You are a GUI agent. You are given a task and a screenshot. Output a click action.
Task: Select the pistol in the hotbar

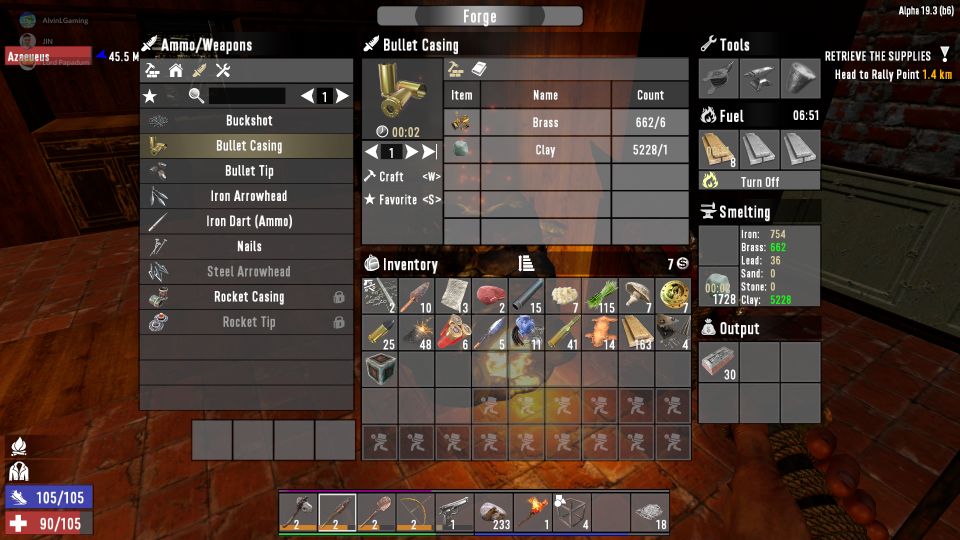[x=455, y=512]
